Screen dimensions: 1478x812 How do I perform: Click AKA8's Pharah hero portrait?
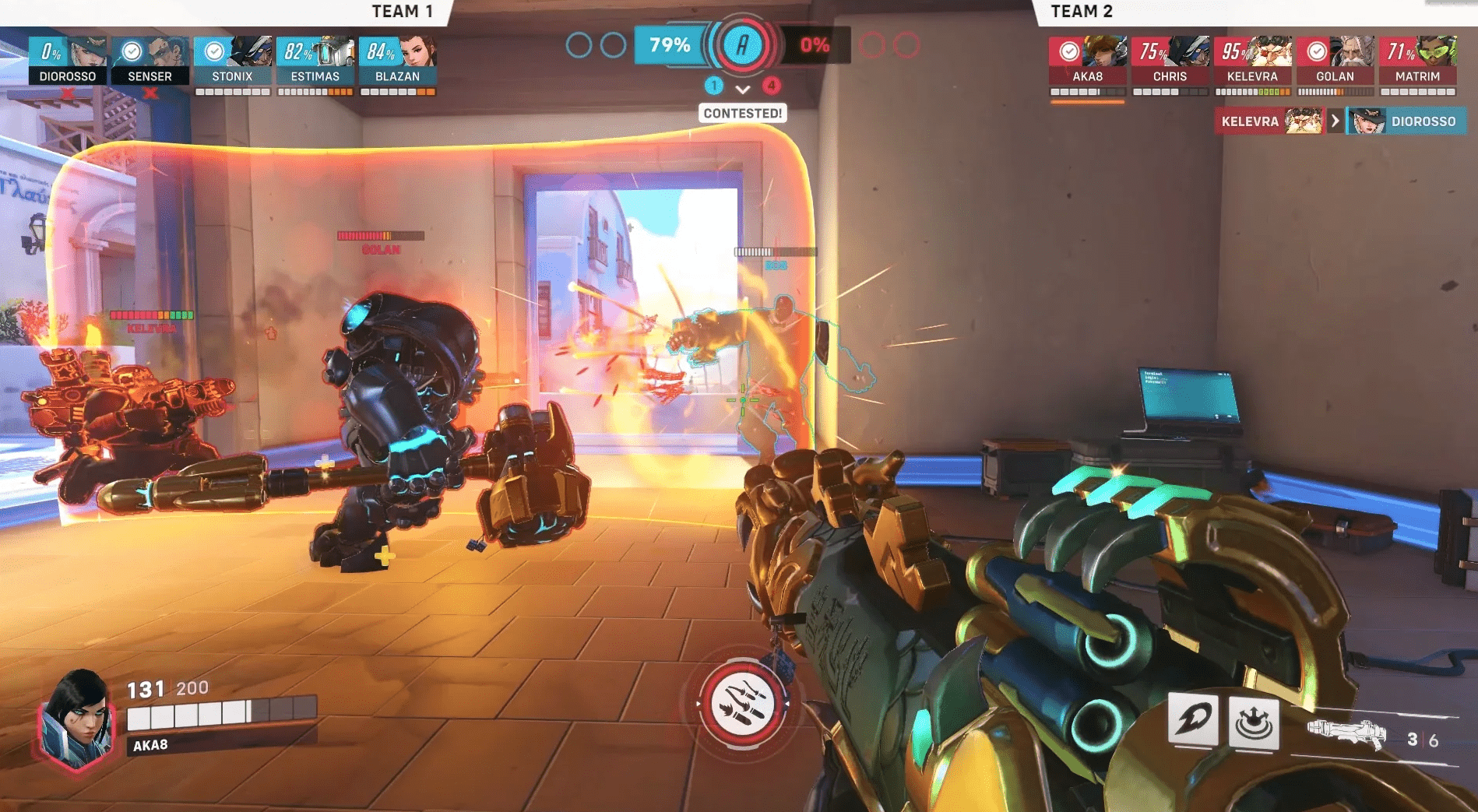pos(76,716)
